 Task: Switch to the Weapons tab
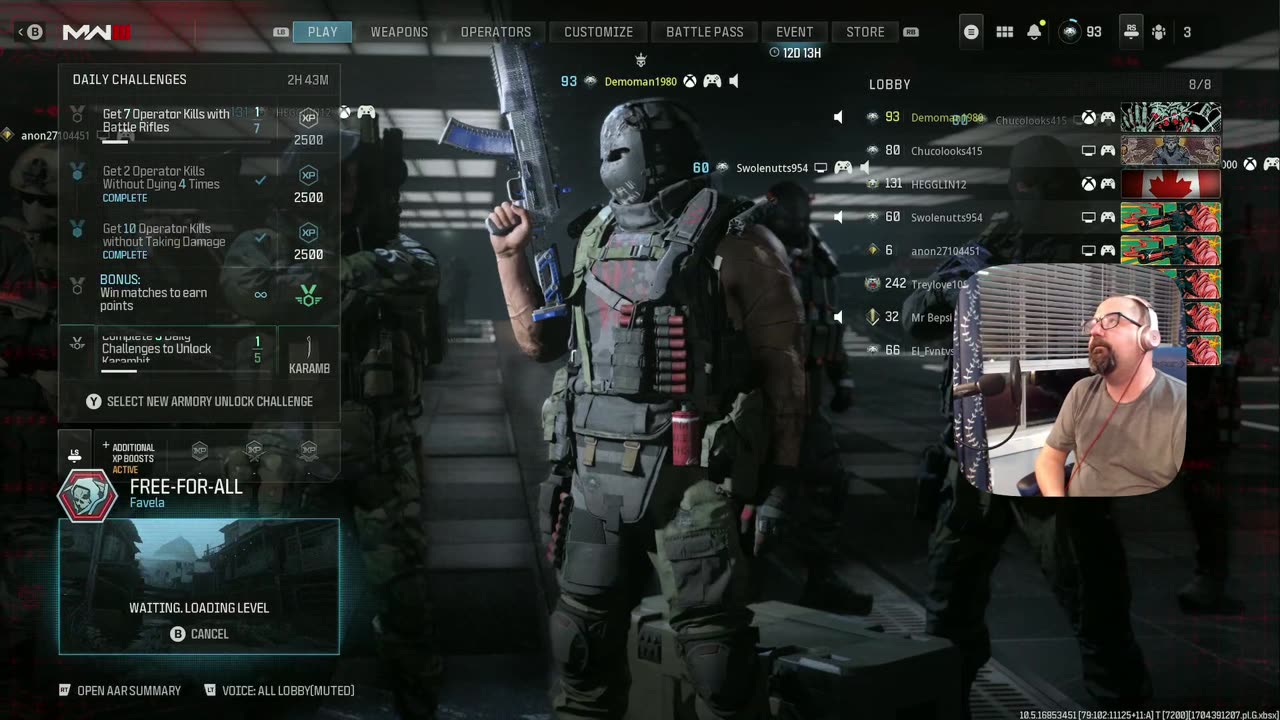pos(399,32)
